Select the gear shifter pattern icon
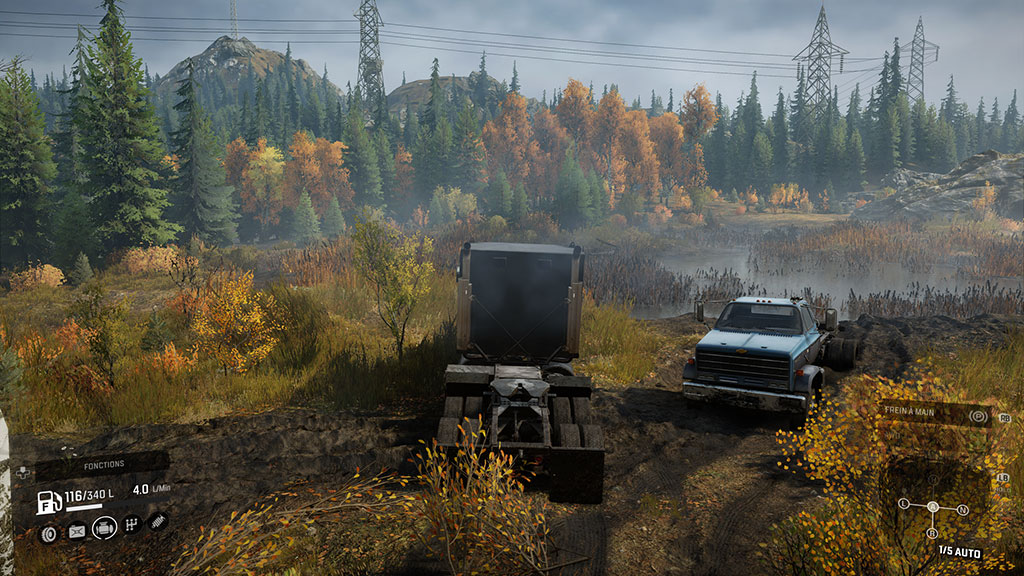The height and width of the screenshot is (576, 1024). point(132,523)
